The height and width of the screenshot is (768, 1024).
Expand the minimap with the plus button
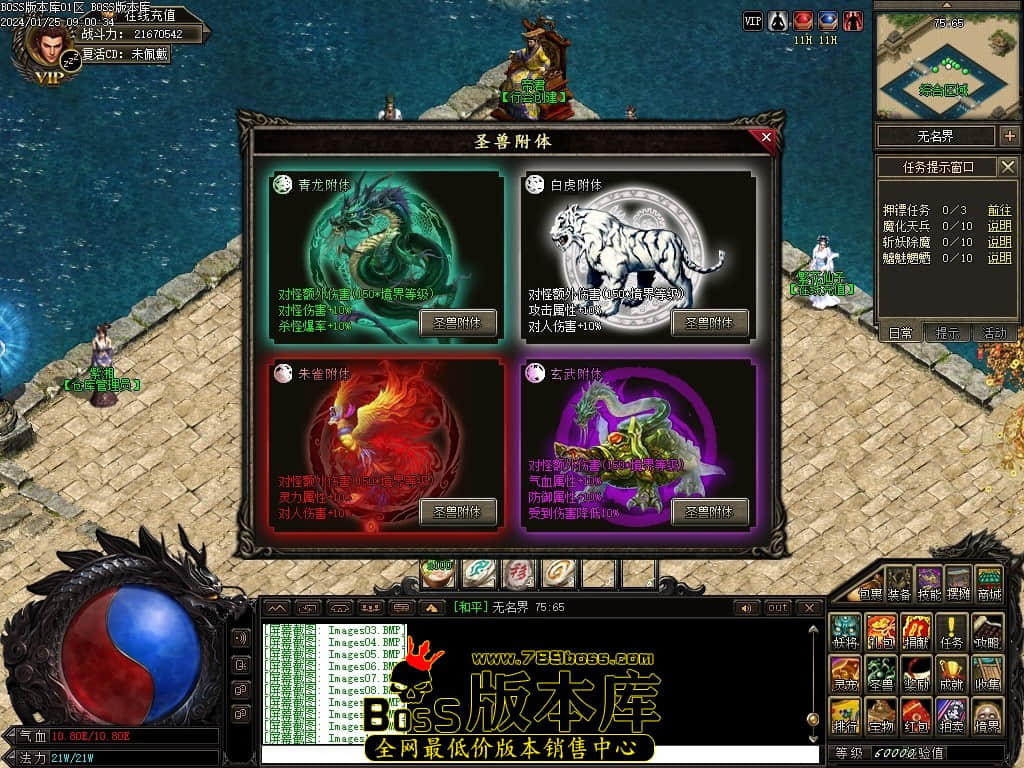click(1009, 136)
